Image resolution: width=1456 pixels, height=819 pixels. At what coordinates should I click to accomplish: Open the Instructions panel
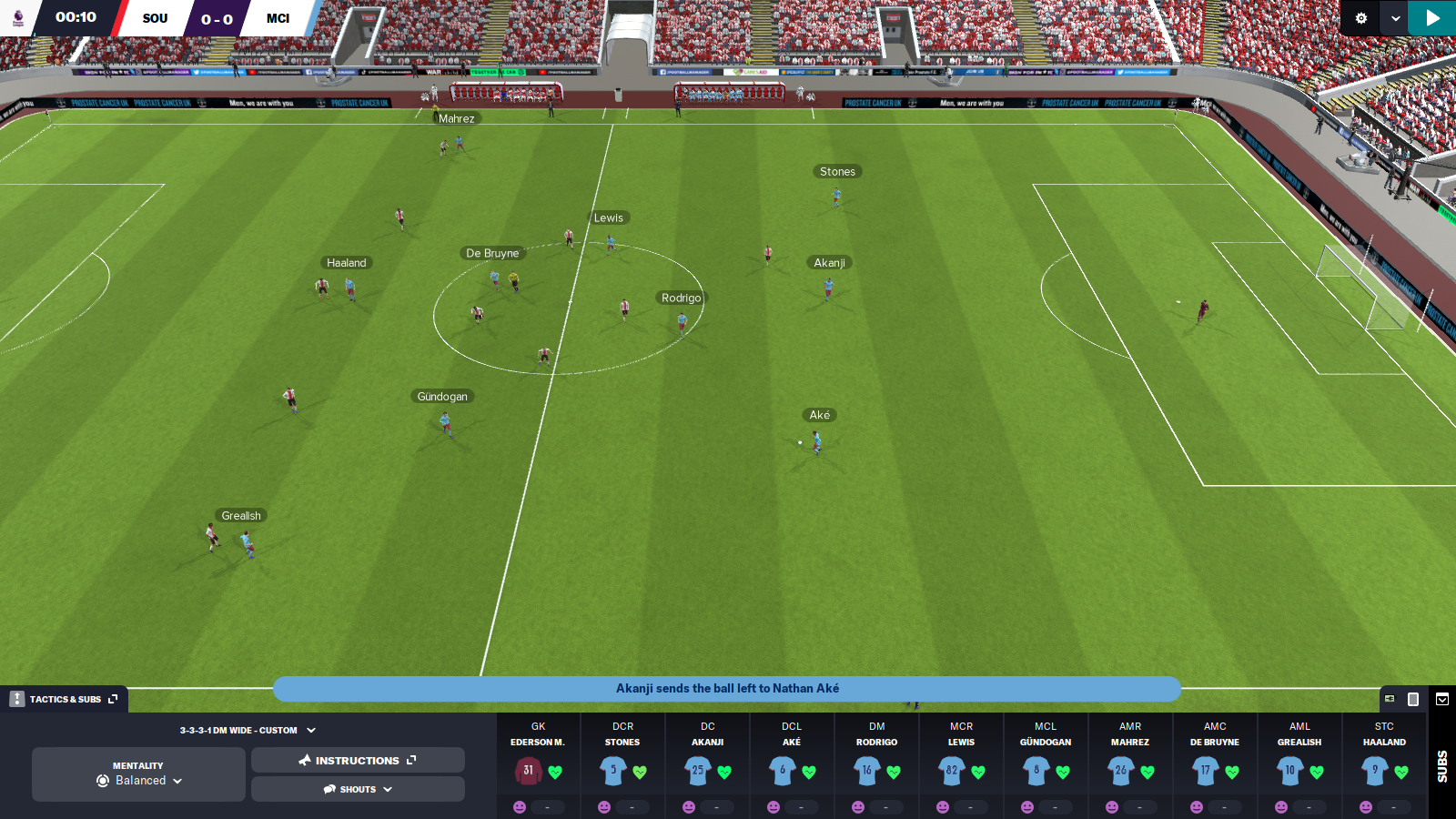358,760
